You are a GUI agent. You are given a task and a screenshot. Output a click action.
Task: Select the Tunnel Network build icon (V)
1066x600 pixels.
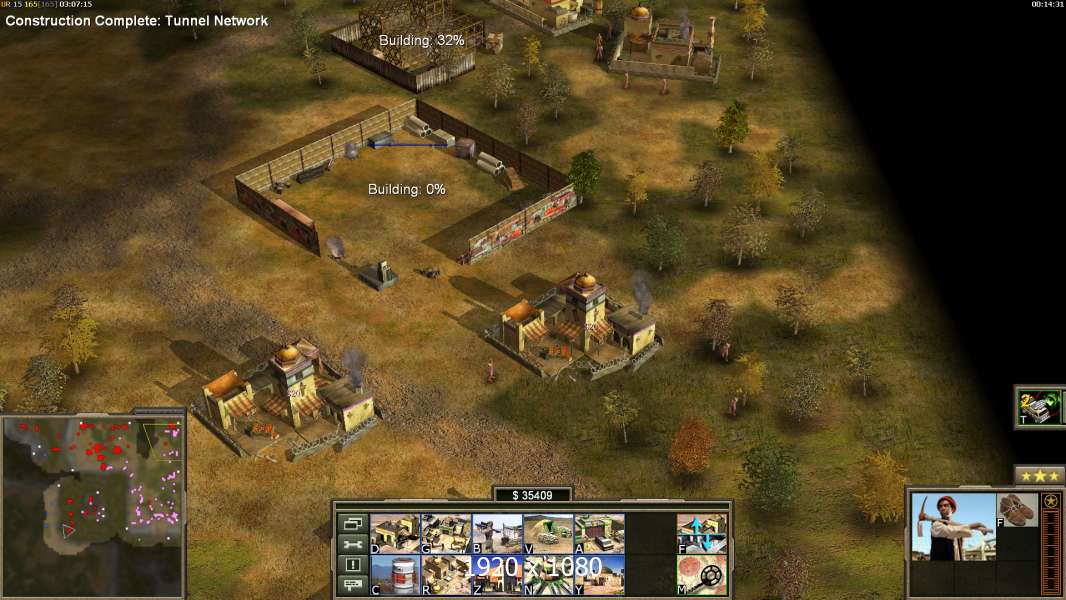[x=548, y=534]
